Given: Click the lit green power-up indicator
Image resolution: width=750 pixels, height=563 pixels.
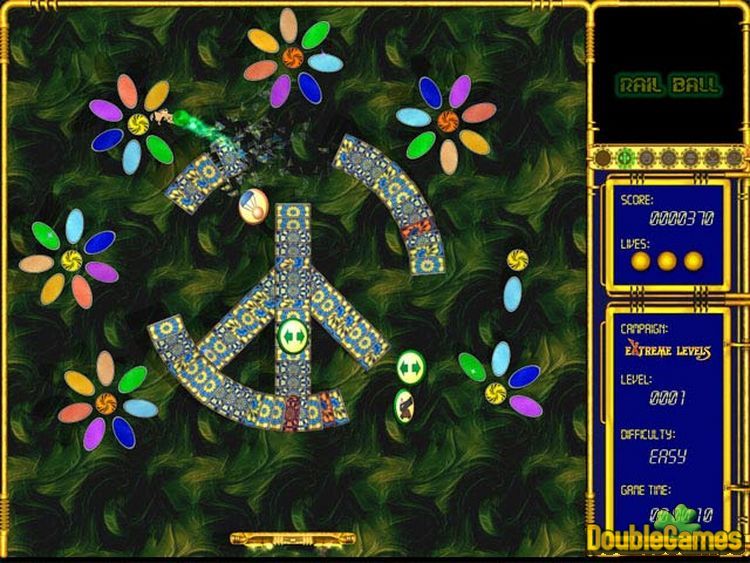Looking at the screenshot, I should [x=623, y=157].
